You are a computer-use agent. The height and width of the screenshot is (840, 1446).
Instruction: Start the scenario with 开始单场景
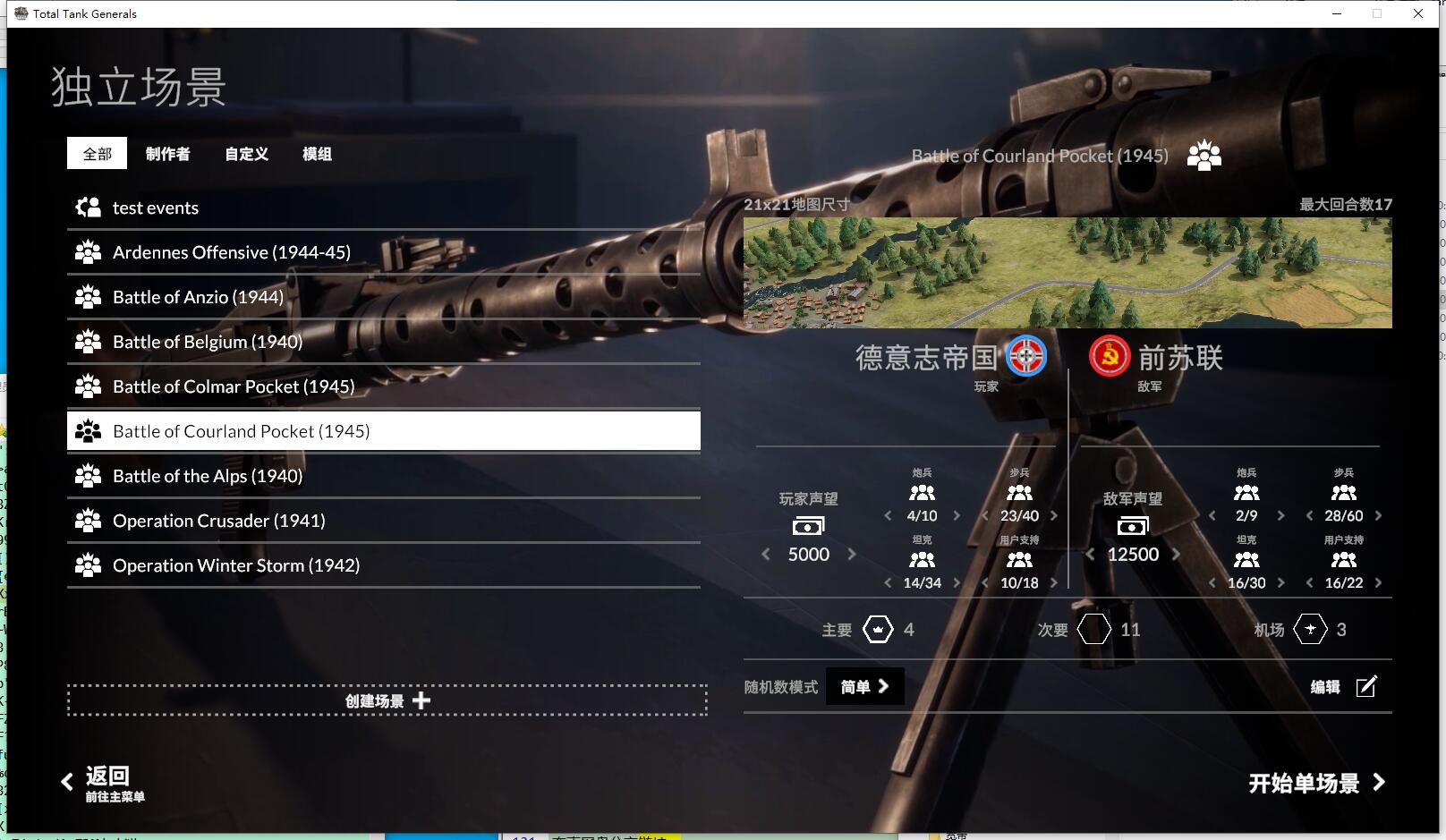pyautogui.click(x=1315, y=784)
